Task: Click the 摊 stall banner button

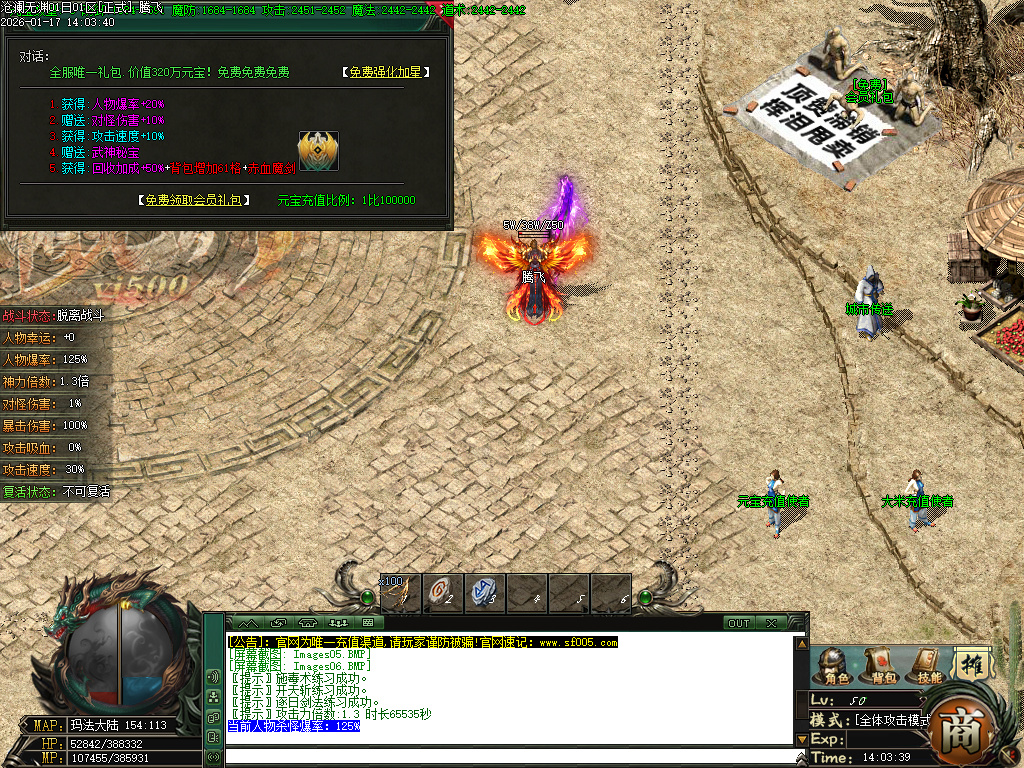Action: 971,663
